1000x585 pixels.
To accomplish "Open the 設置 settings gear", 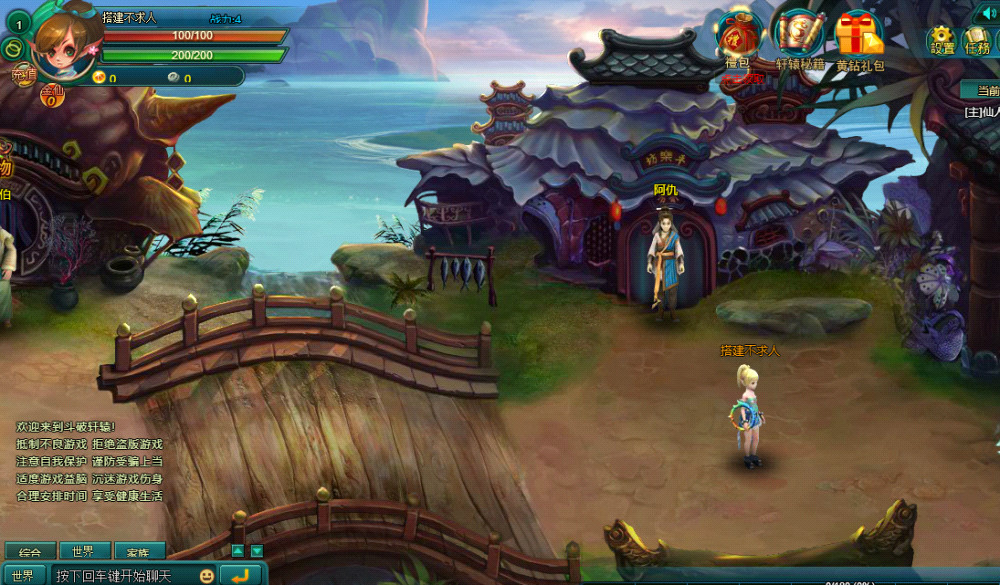I will pyautogui.click(x=942, y=40).
